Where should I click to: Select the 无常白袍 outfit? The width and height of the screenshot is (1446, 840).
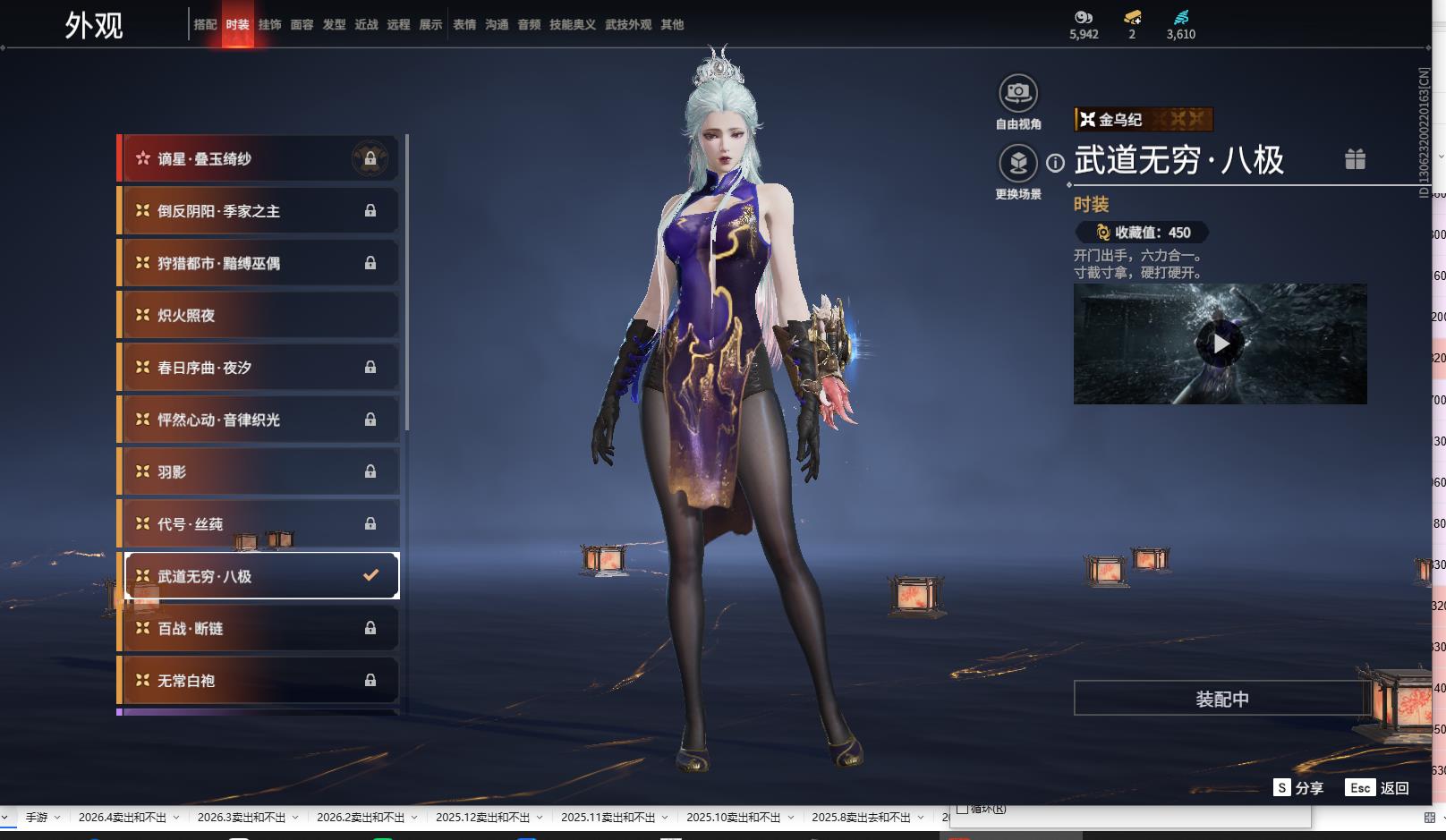tap(259, 681)
